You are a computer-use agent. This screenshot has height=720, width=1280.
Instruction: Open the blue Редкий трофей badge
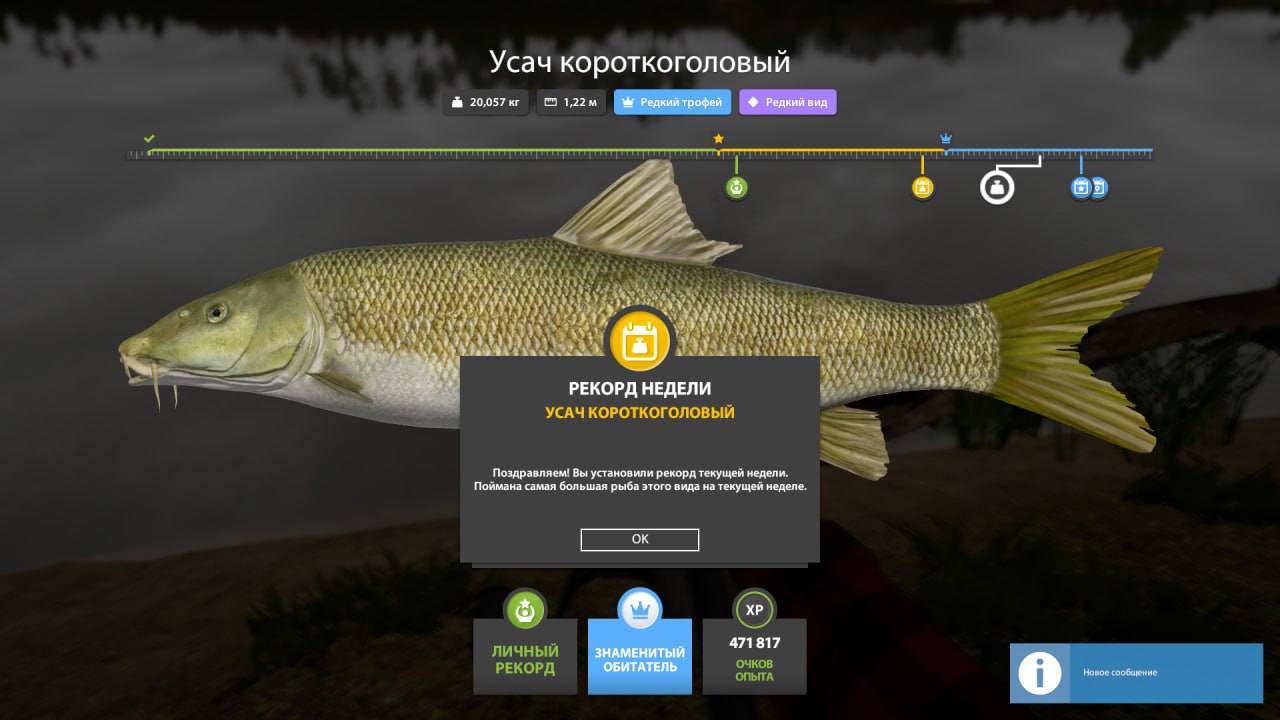(672, 101)
